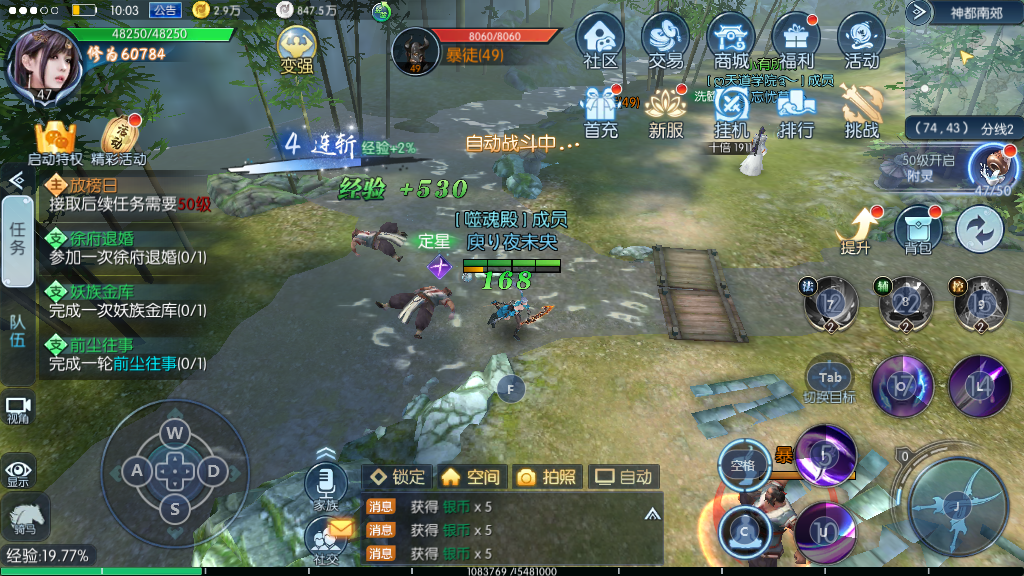Open the 交易 trade menu
The height and width of the screenshot is (576, 1024).
click(x=666, y=40)
